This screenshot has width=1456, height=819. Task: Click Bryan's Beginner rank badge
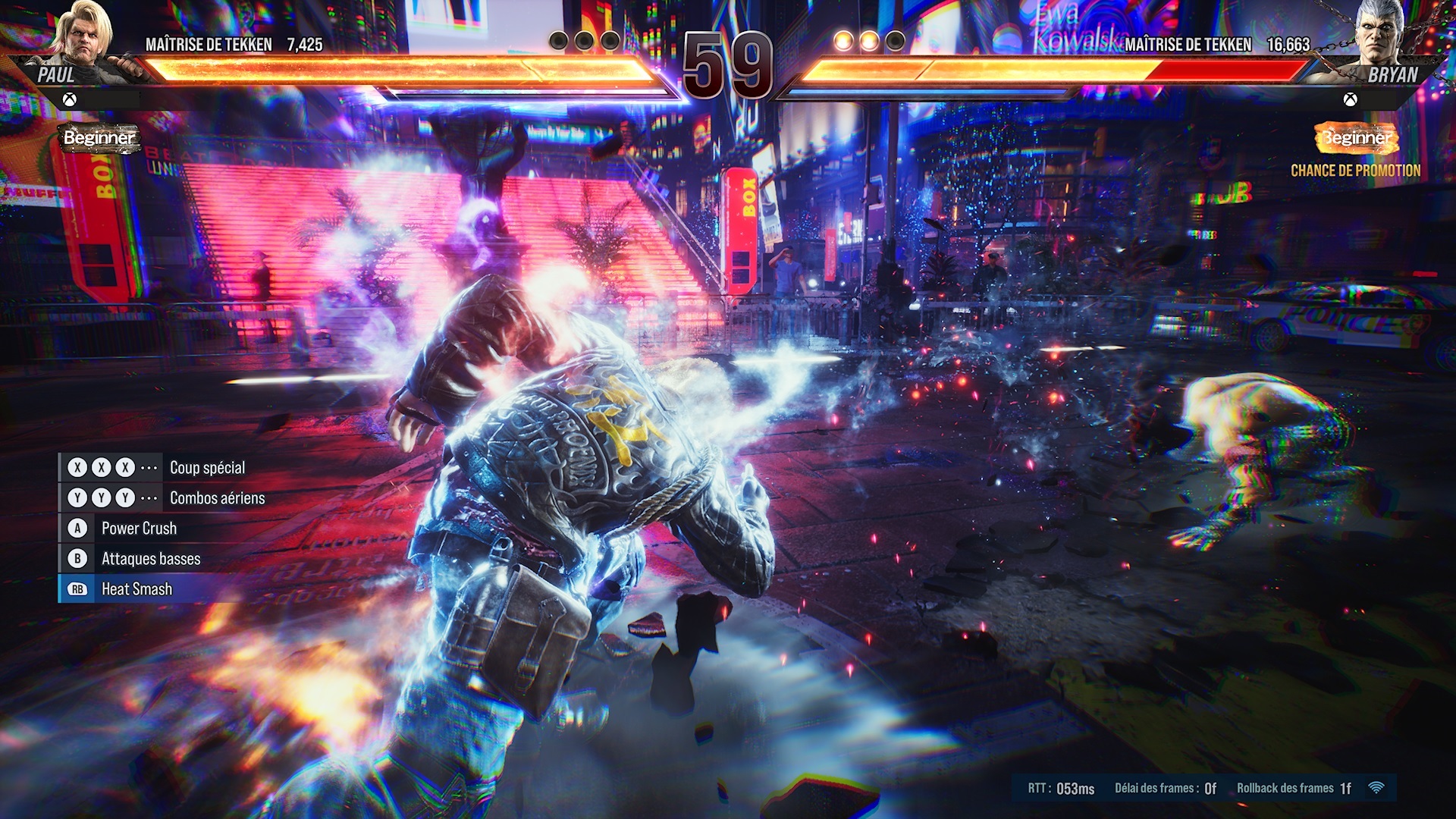[1356, 138]
